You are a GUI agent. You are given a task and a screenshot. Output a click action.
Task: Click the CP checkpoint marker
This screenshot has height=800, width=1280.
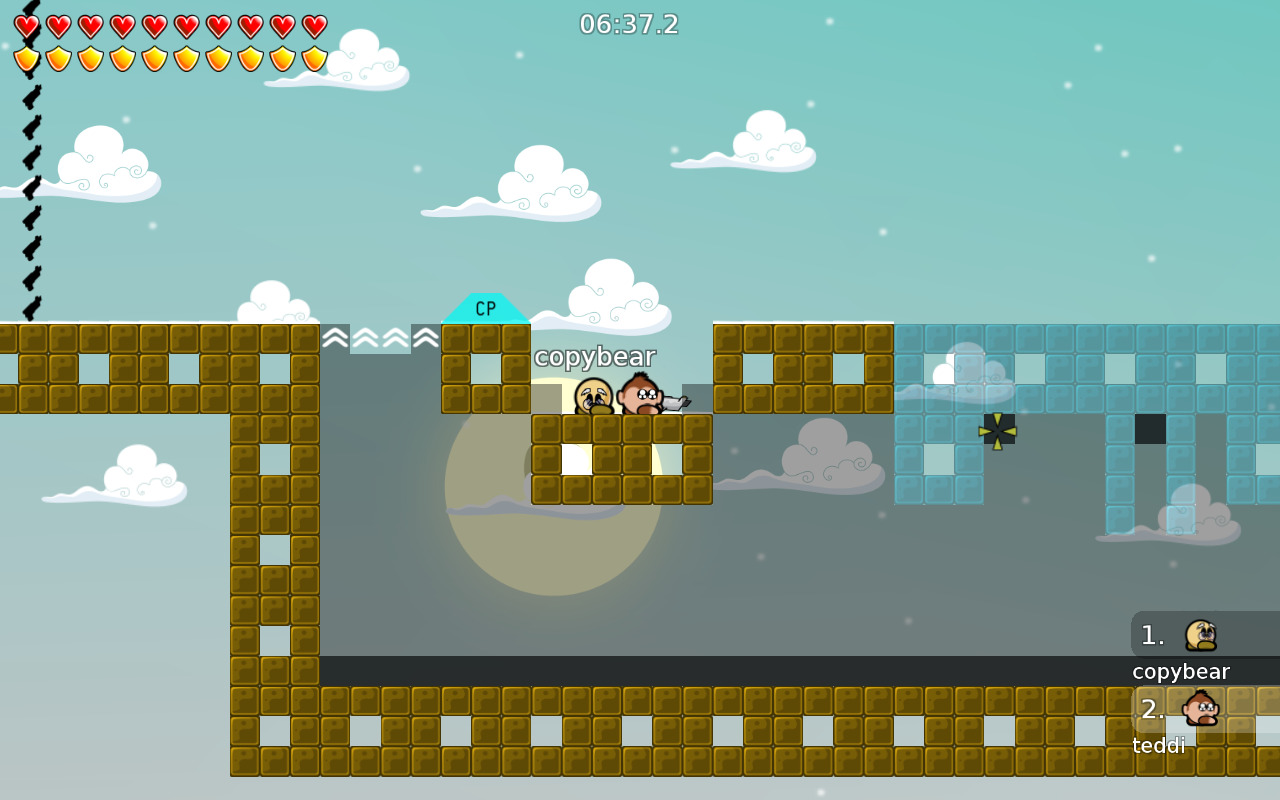pos(486,309)
